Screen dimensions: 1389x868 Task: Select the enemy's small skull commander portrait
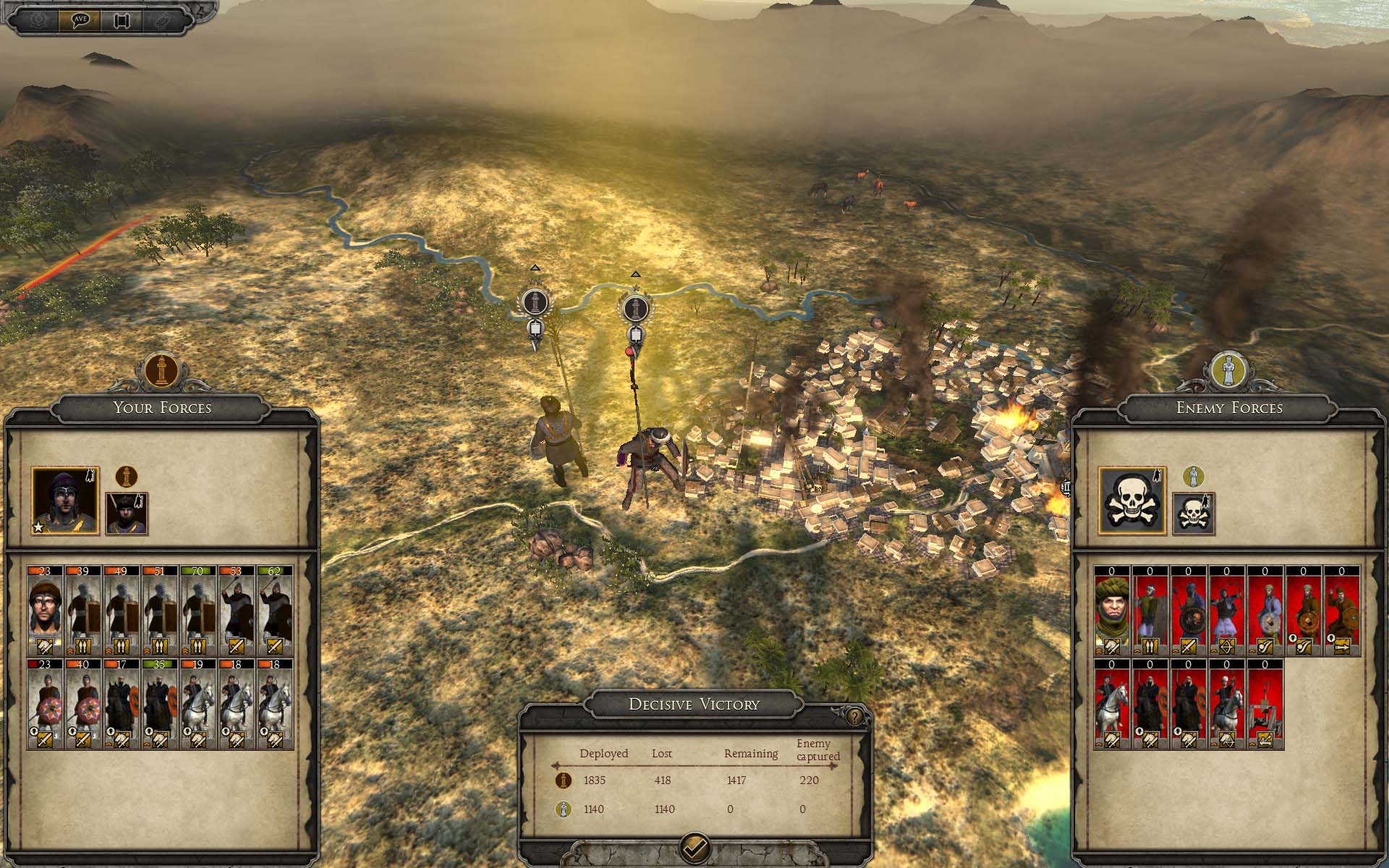[1193, 514]
